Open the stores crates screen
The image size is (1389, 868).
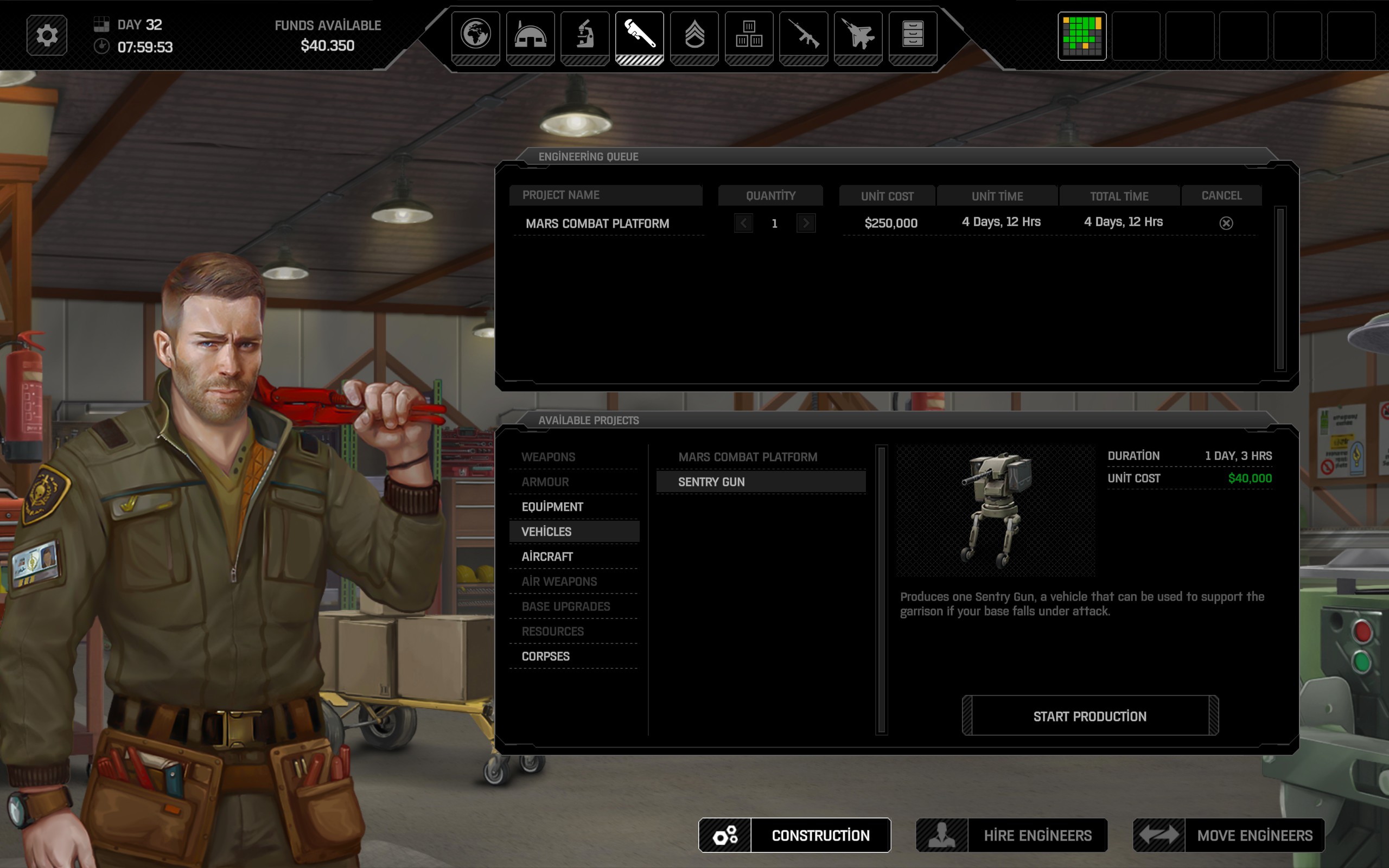click(x=748, y=36)
